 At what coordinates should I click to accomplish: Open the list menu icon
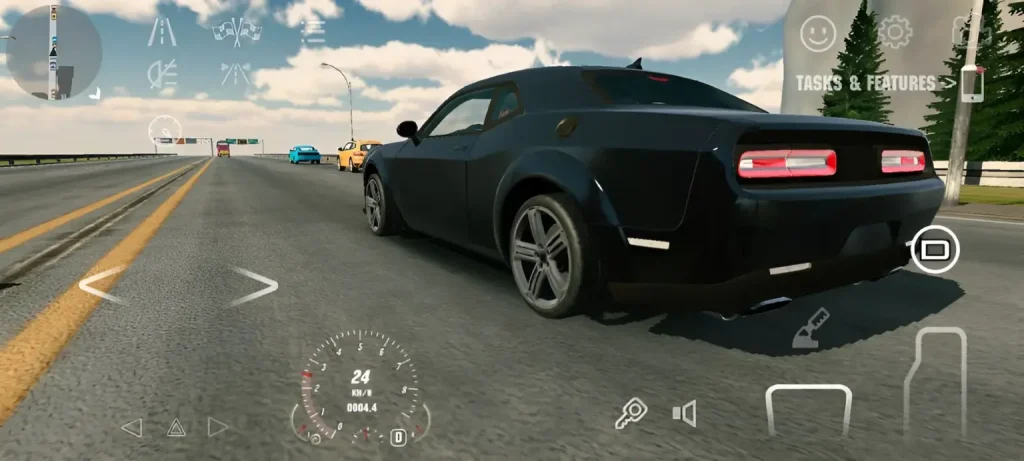[313, 31]
